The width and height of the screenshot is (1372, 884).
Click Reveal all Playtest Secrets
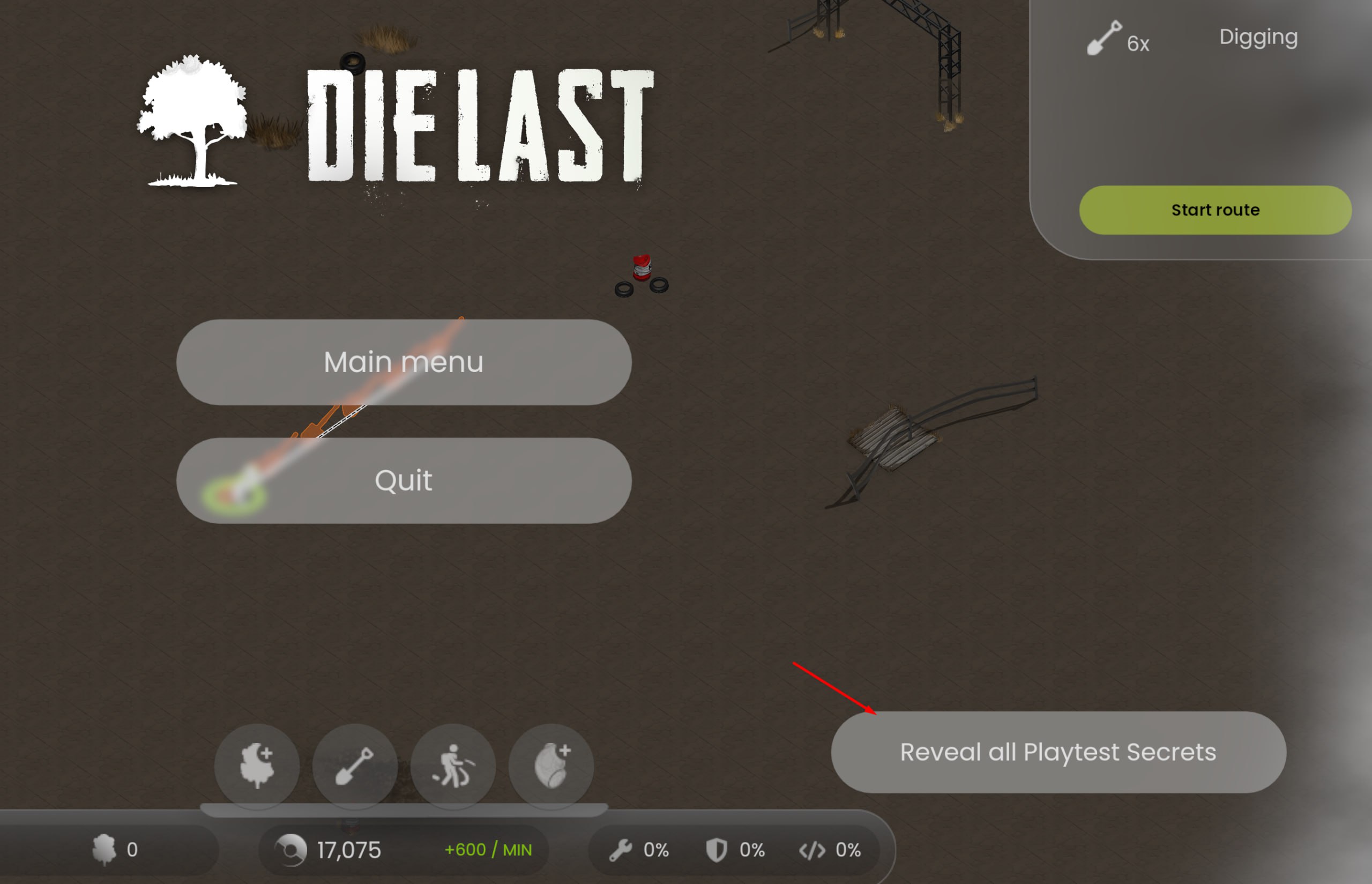coord(1057,752)
